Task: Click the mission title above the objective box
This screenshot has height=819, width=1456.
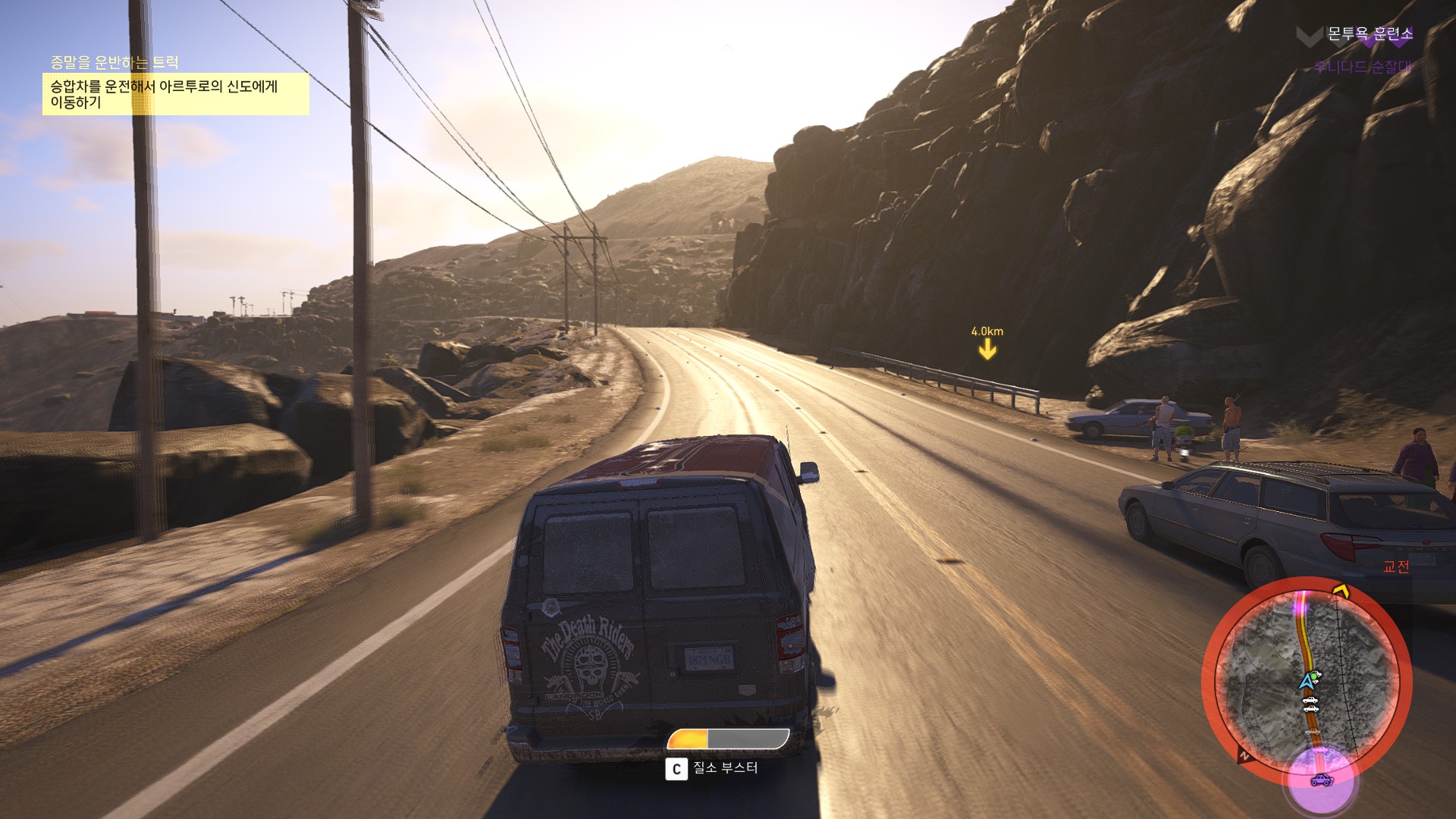Action: [115, 62]
